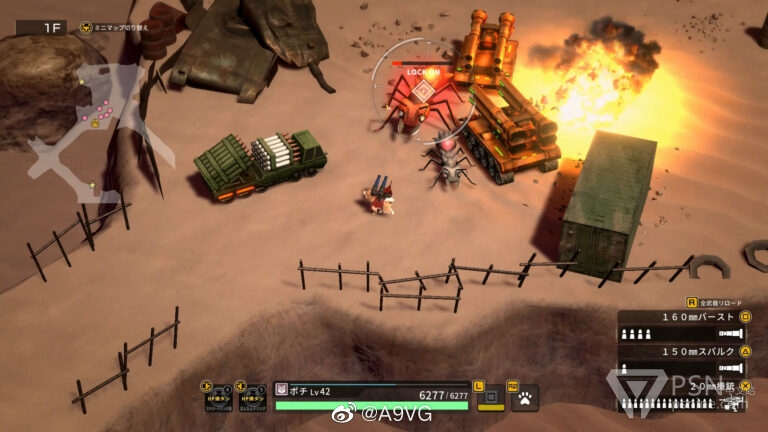This screenshot has width=768, height=432.
Task: Click the square target slot icon
Action: pos(490,398)
